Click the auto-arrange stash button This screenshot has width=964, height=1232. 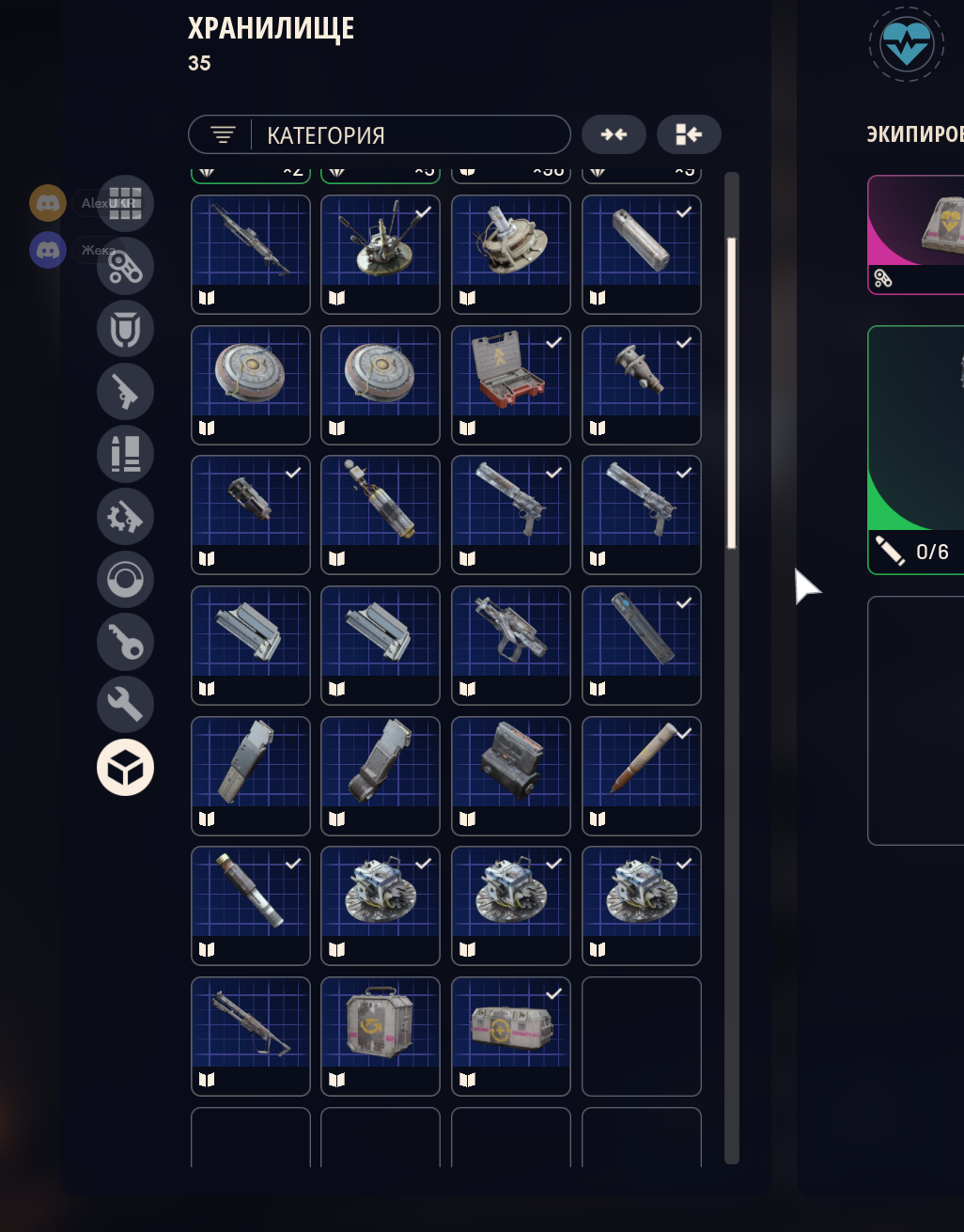pos(689,135)
